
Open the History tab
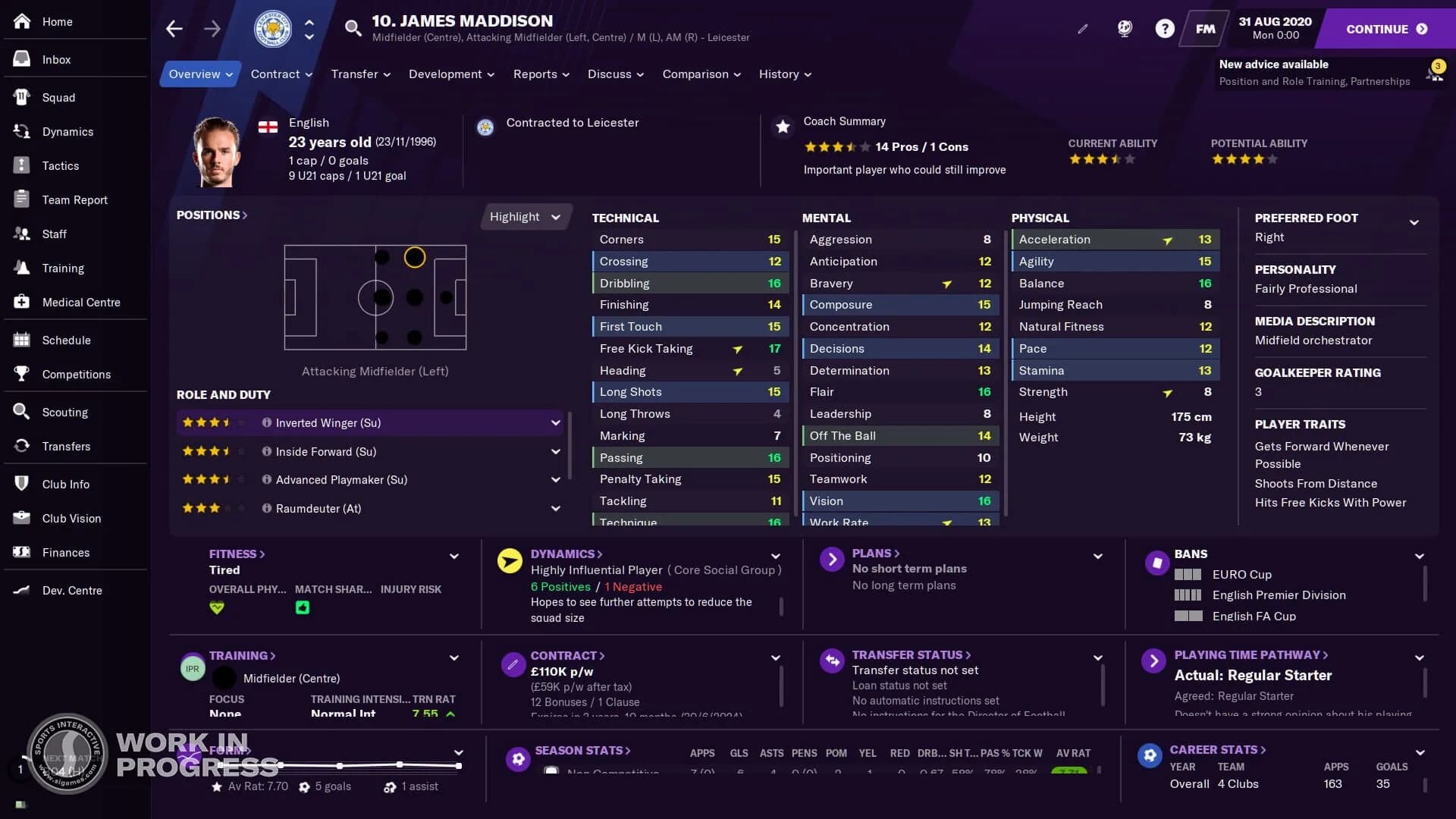tap(784, 74)
